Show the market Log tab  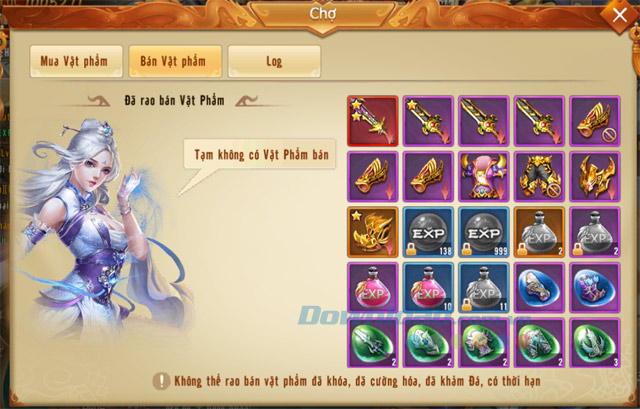[273, 61]
